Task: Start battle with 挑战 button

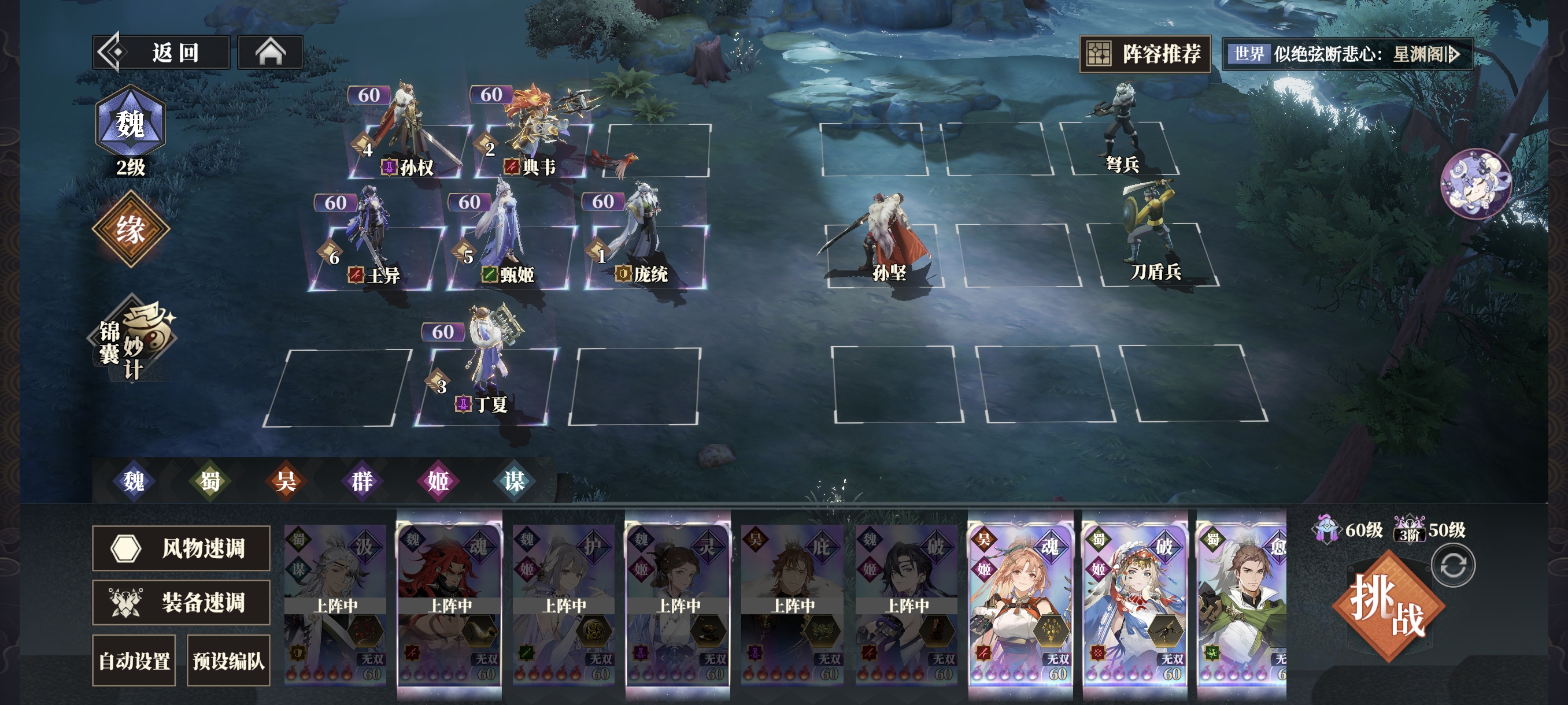Action: tap(1388, 605)
